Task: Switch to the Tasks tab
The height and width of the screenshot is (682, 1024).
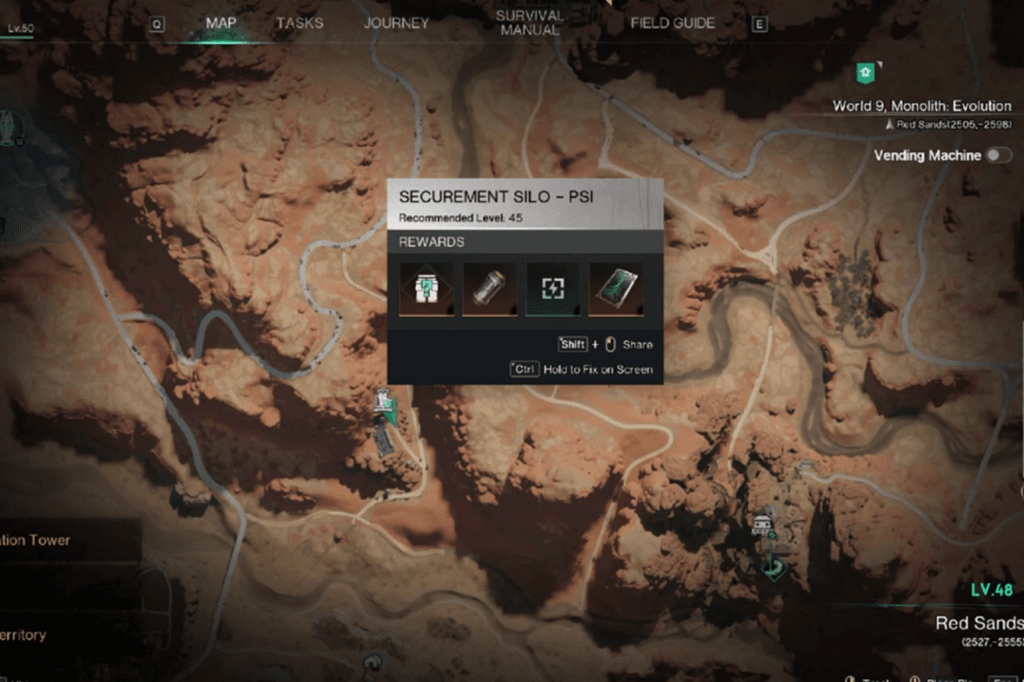Action: (299, 23)
